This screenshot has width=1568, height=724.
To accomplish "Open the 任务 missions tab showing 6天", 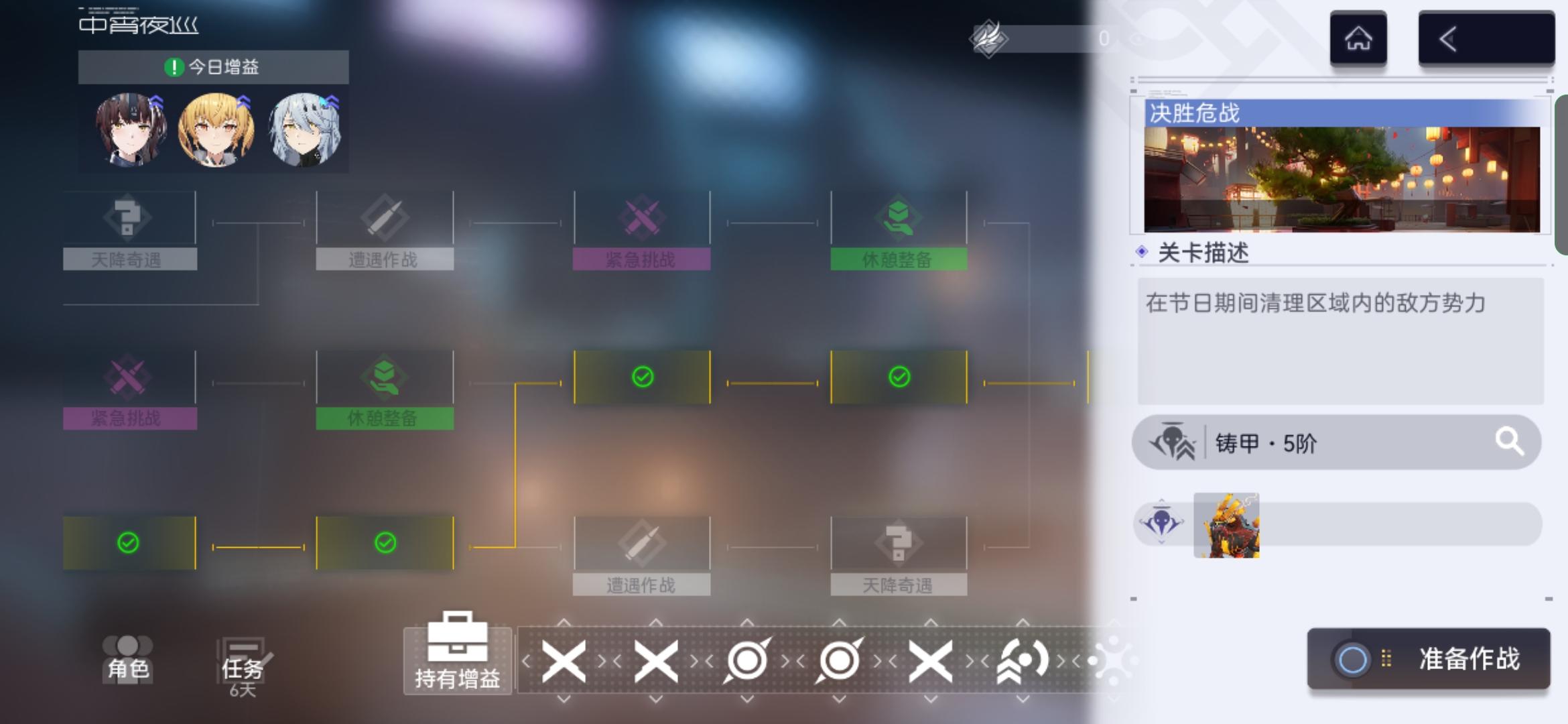I will coord(243,660).
